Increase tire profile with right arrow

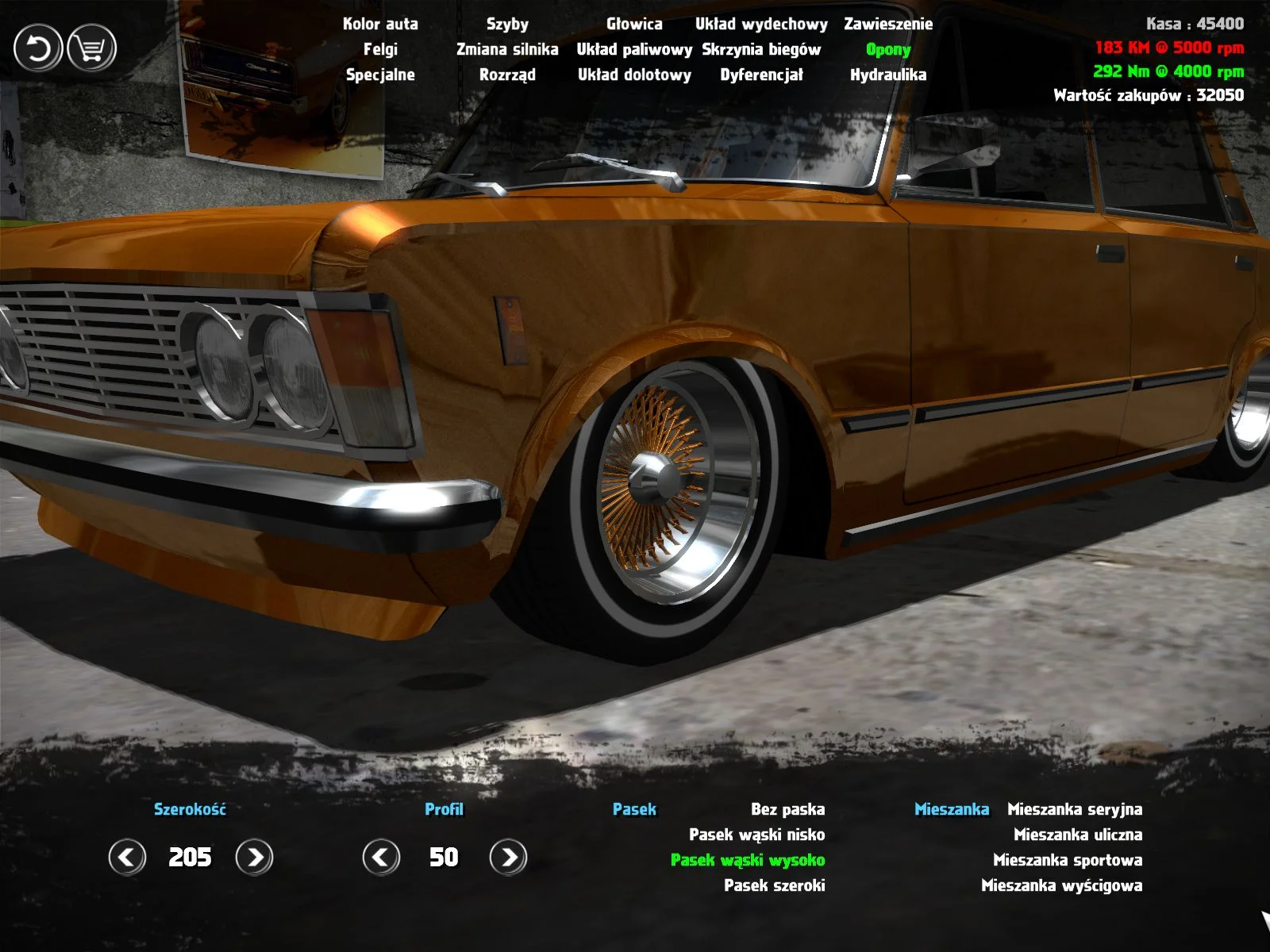[506, 858]
